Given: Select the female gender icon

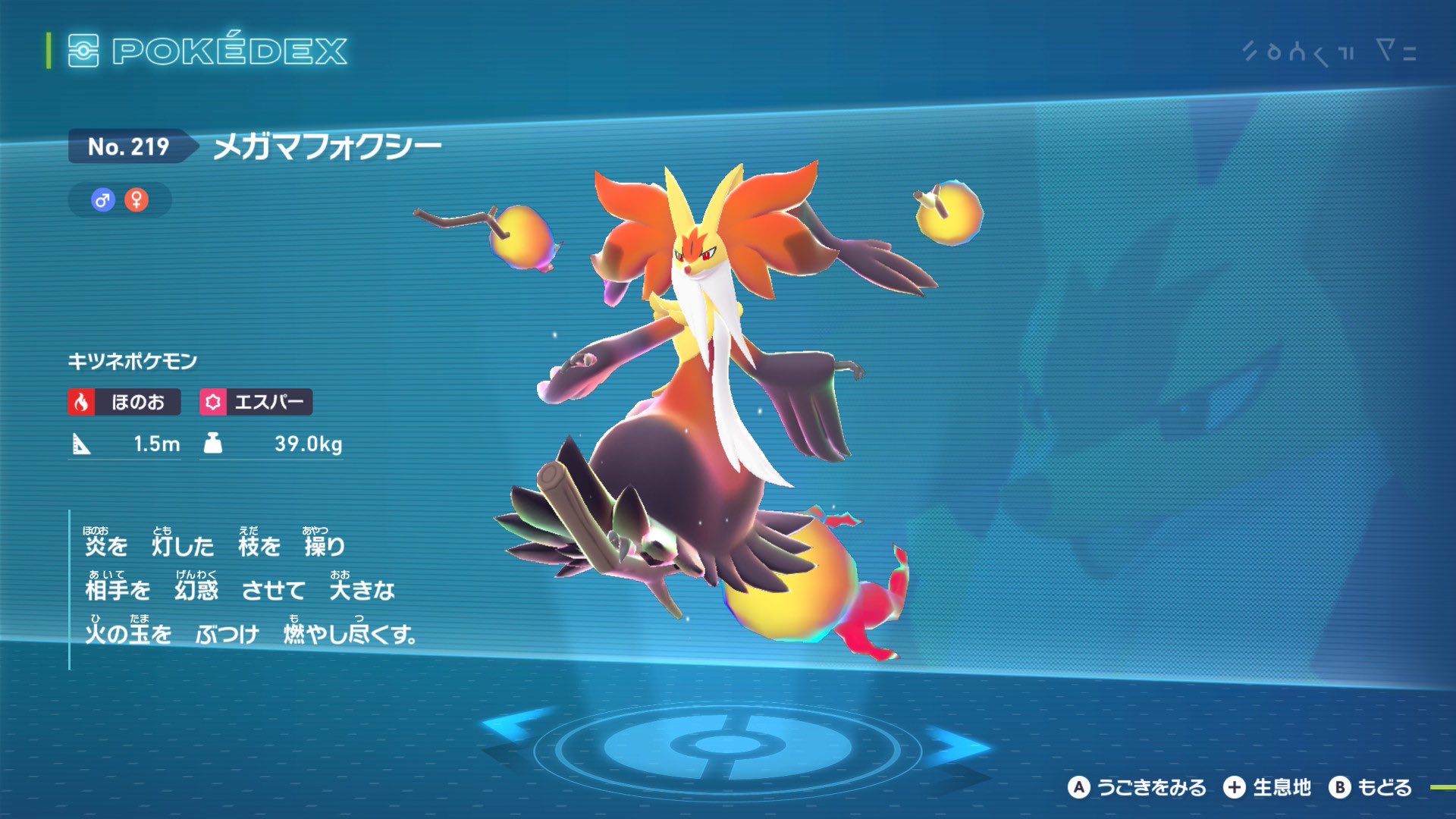Looking at the screenshot, I should [x=136, y=200].
